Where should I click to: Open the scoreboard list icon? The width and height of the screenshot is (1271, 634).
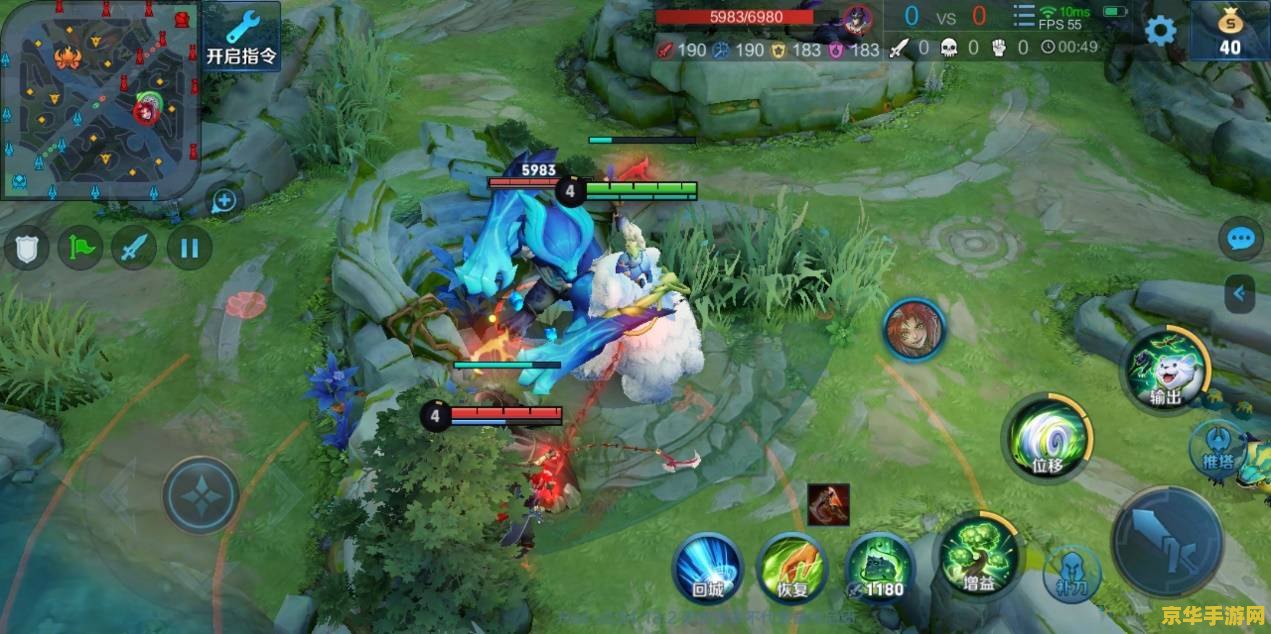coord(1024,16)
